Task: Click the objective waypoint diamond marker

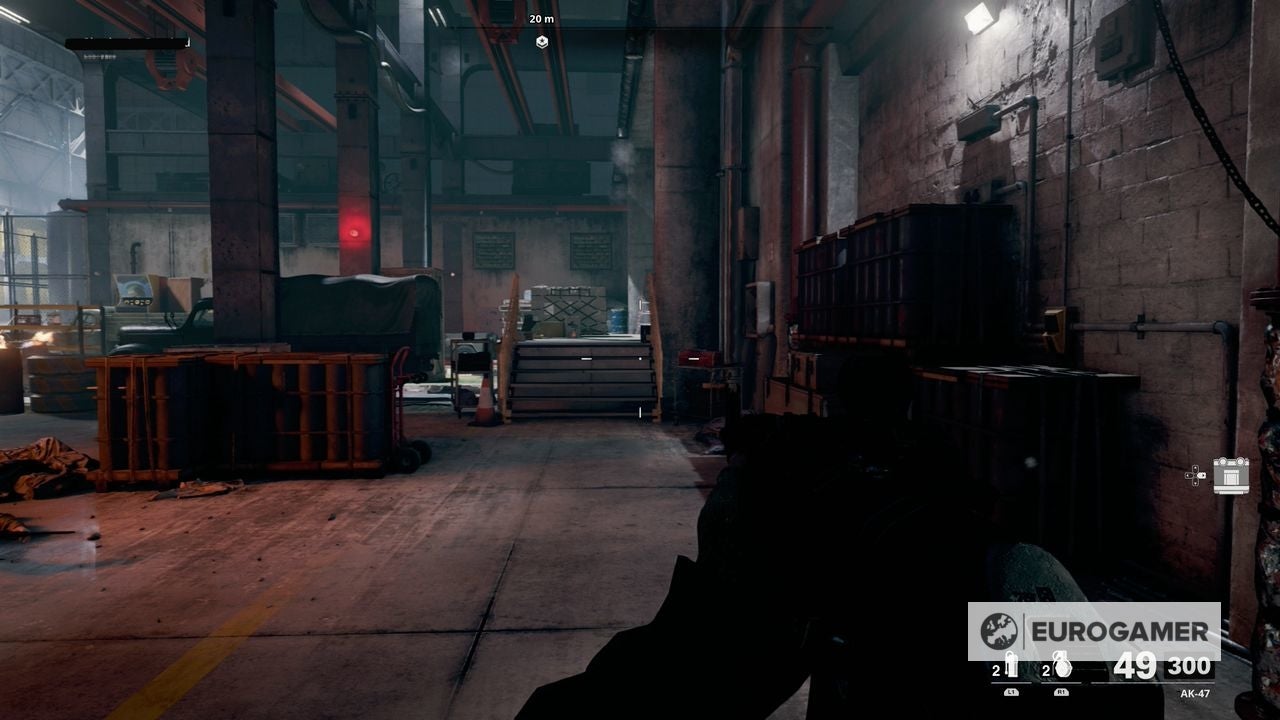Action: [540, 41]
